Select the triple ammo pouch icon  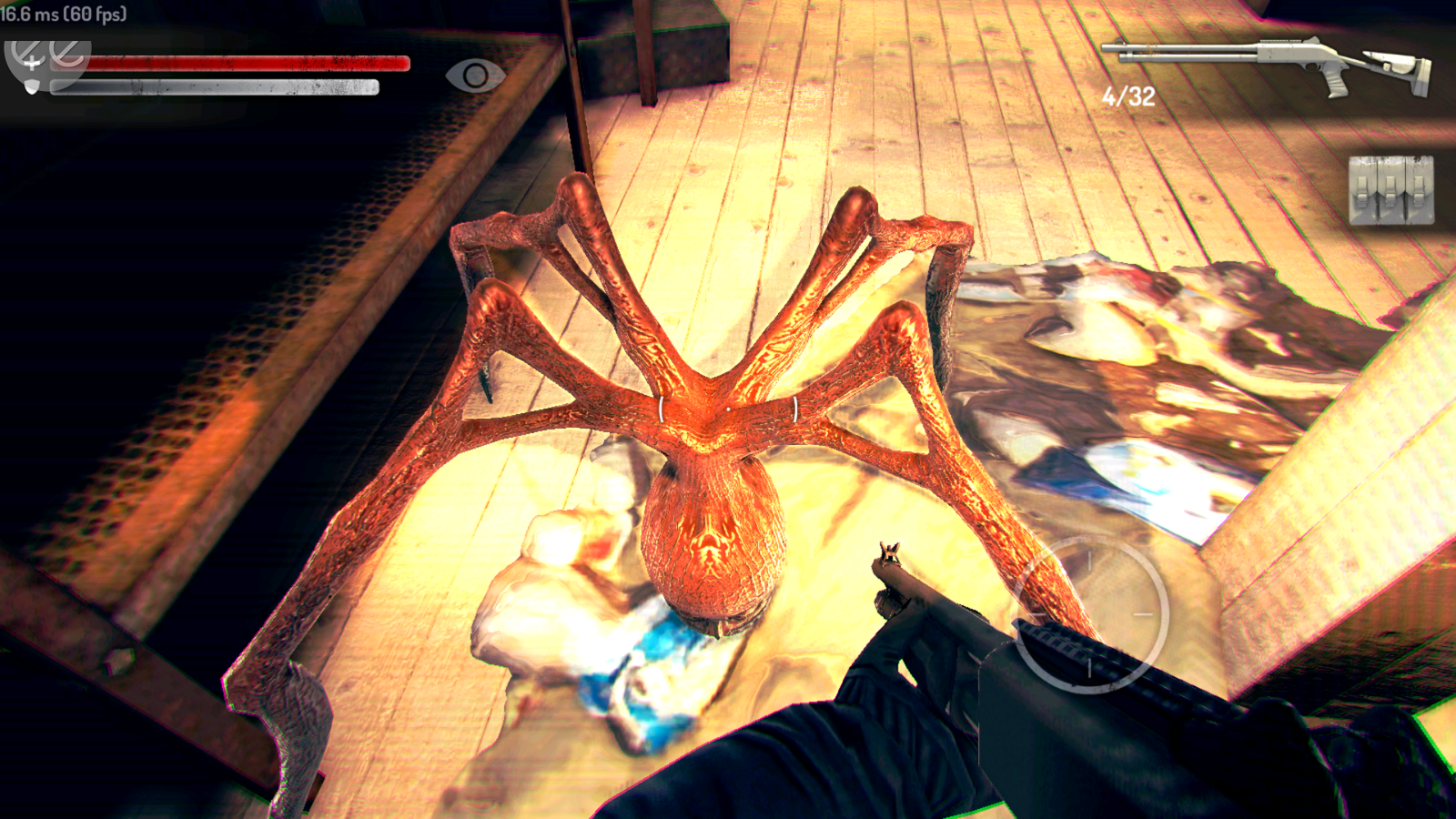tap(1390, 189)
